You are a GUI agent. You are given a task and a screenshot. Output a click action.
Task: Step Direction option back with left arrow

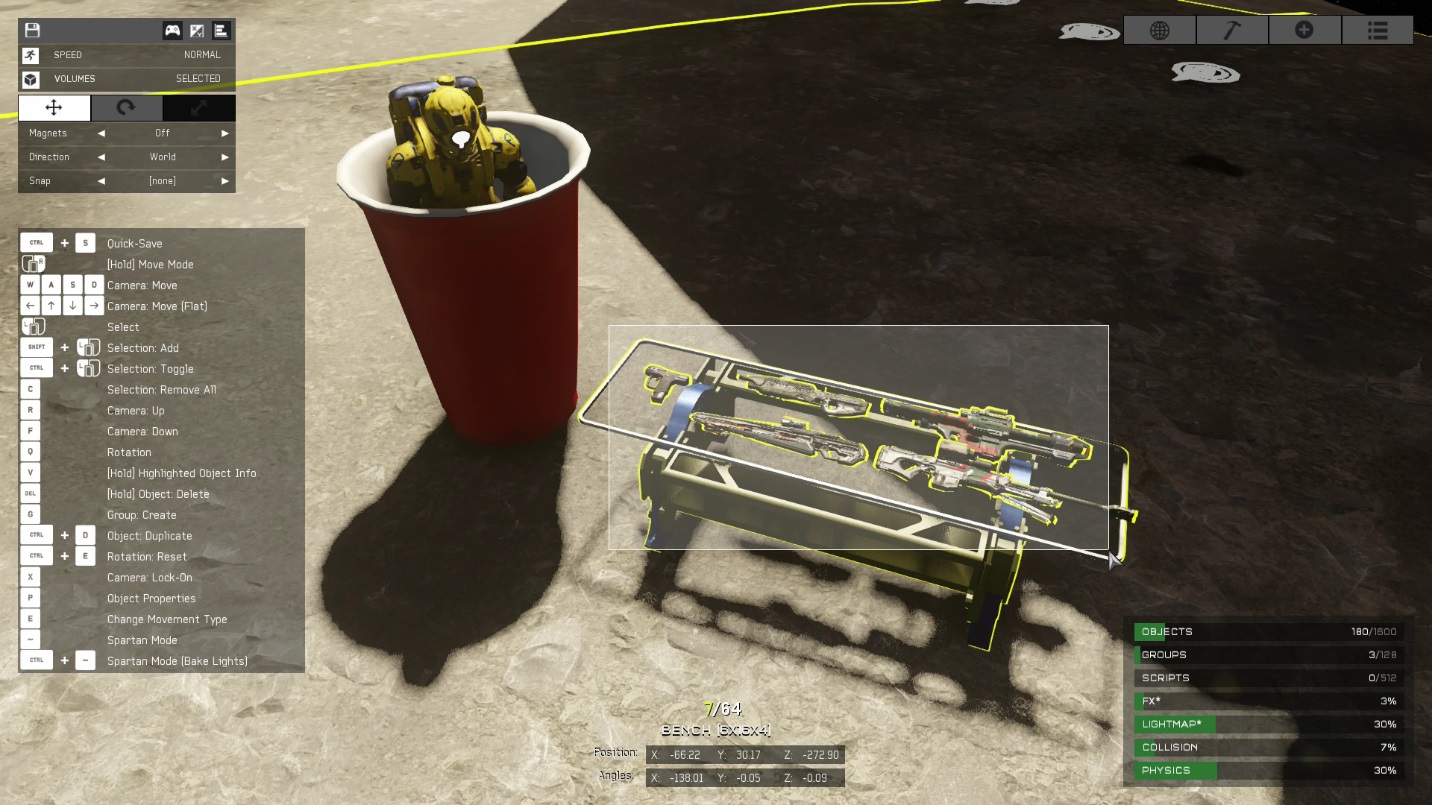[x=101, y=157]
